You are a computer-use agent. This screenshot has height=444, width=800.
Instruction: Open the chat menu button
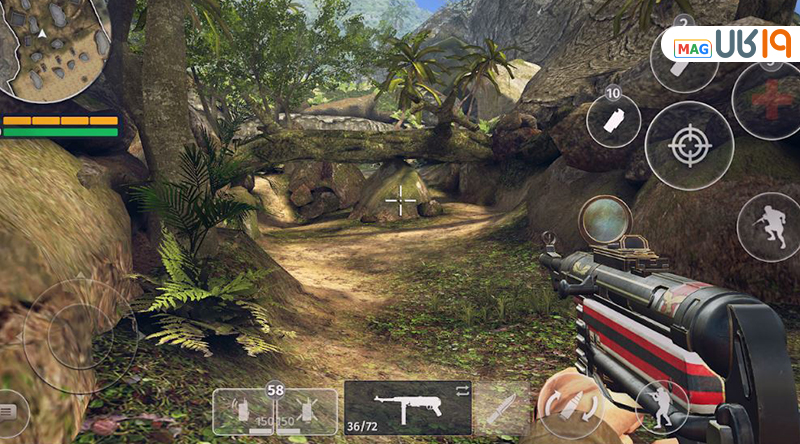click(9, 410)
